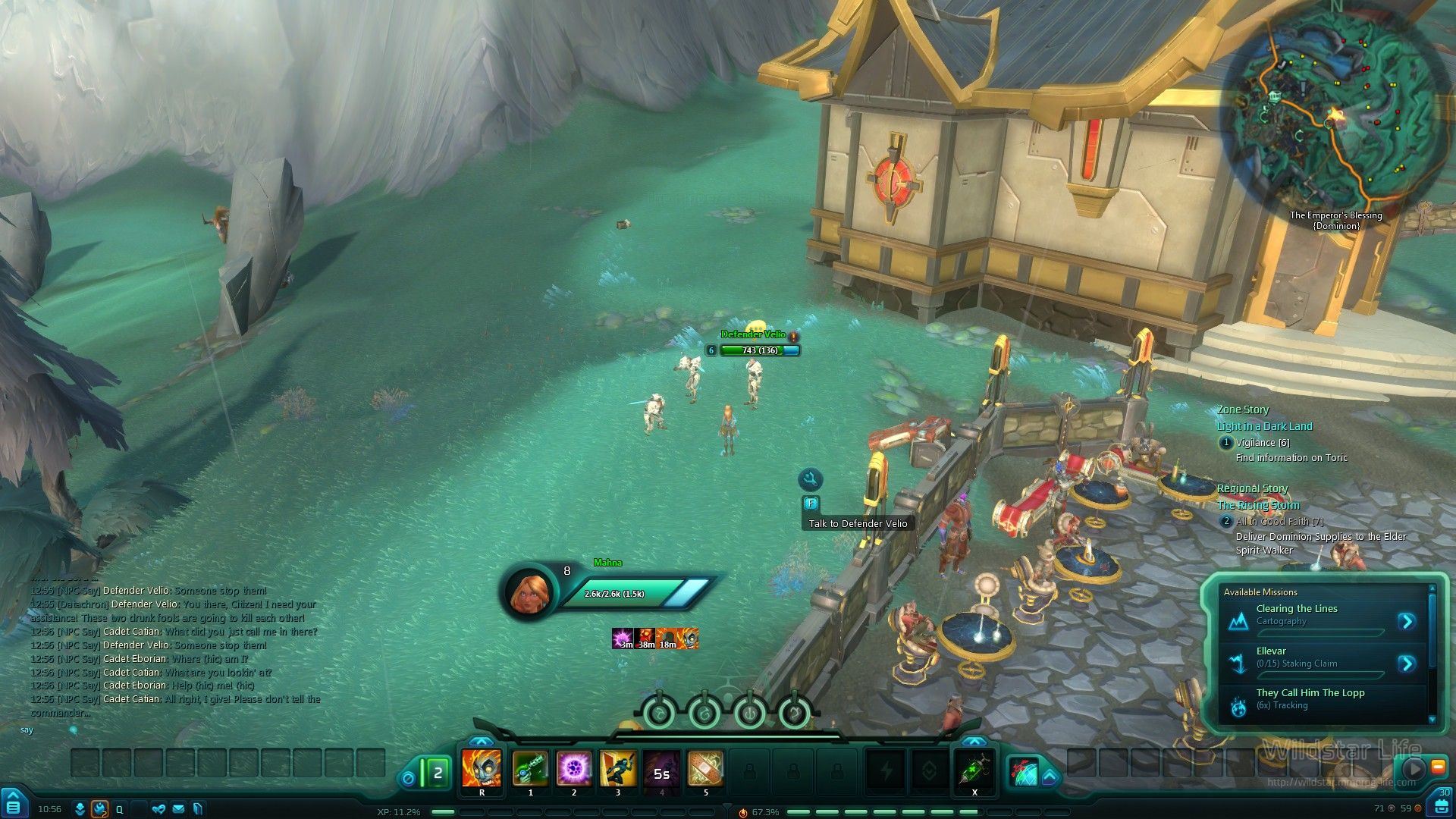The image size is (1456, 819).
Task: Trigger the leaping figure ability in slot 3
Action: [x=618, y=769]
